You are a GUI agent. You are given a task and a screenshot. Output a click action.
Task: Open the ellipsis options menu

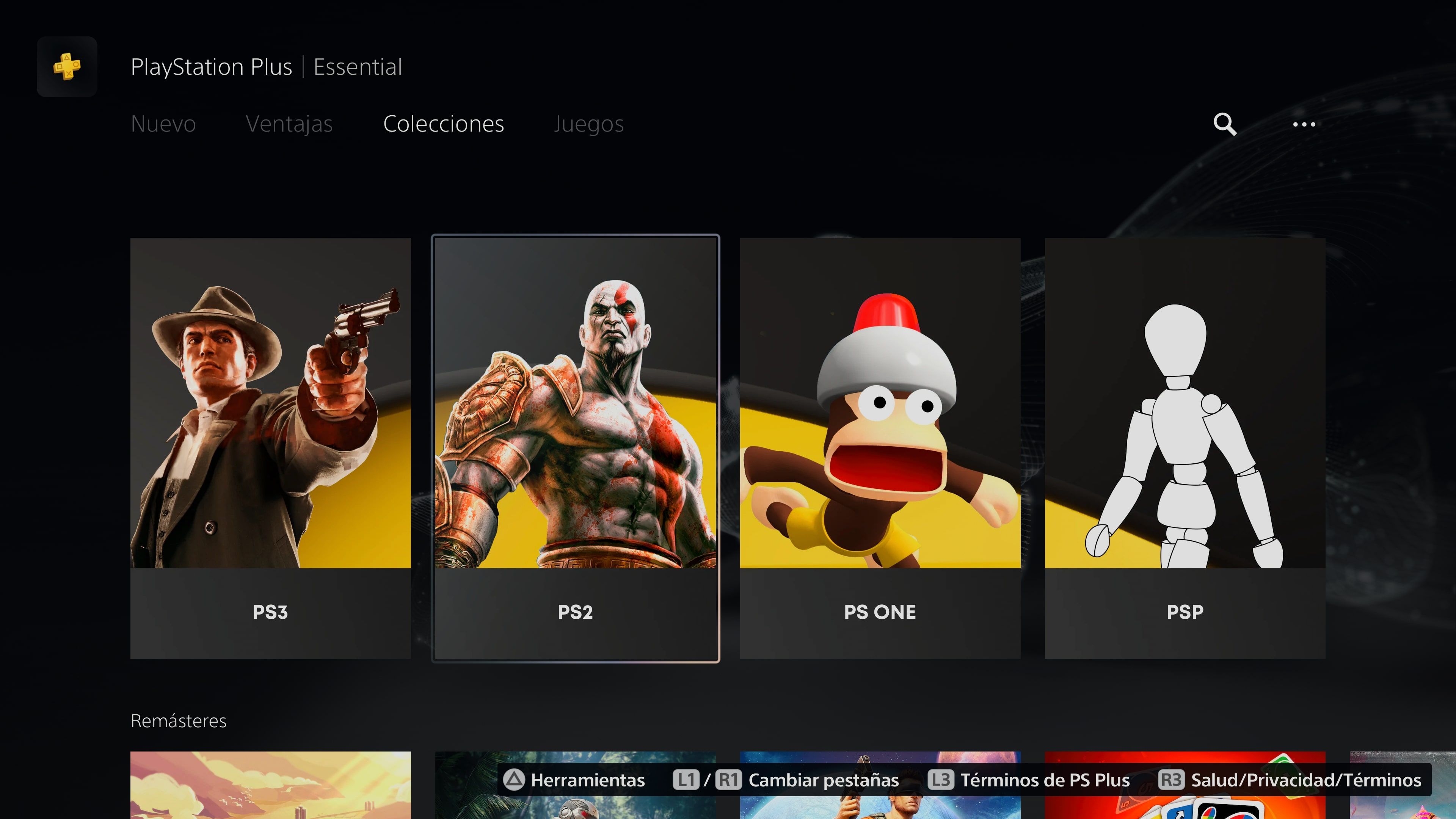(1304, 124)
